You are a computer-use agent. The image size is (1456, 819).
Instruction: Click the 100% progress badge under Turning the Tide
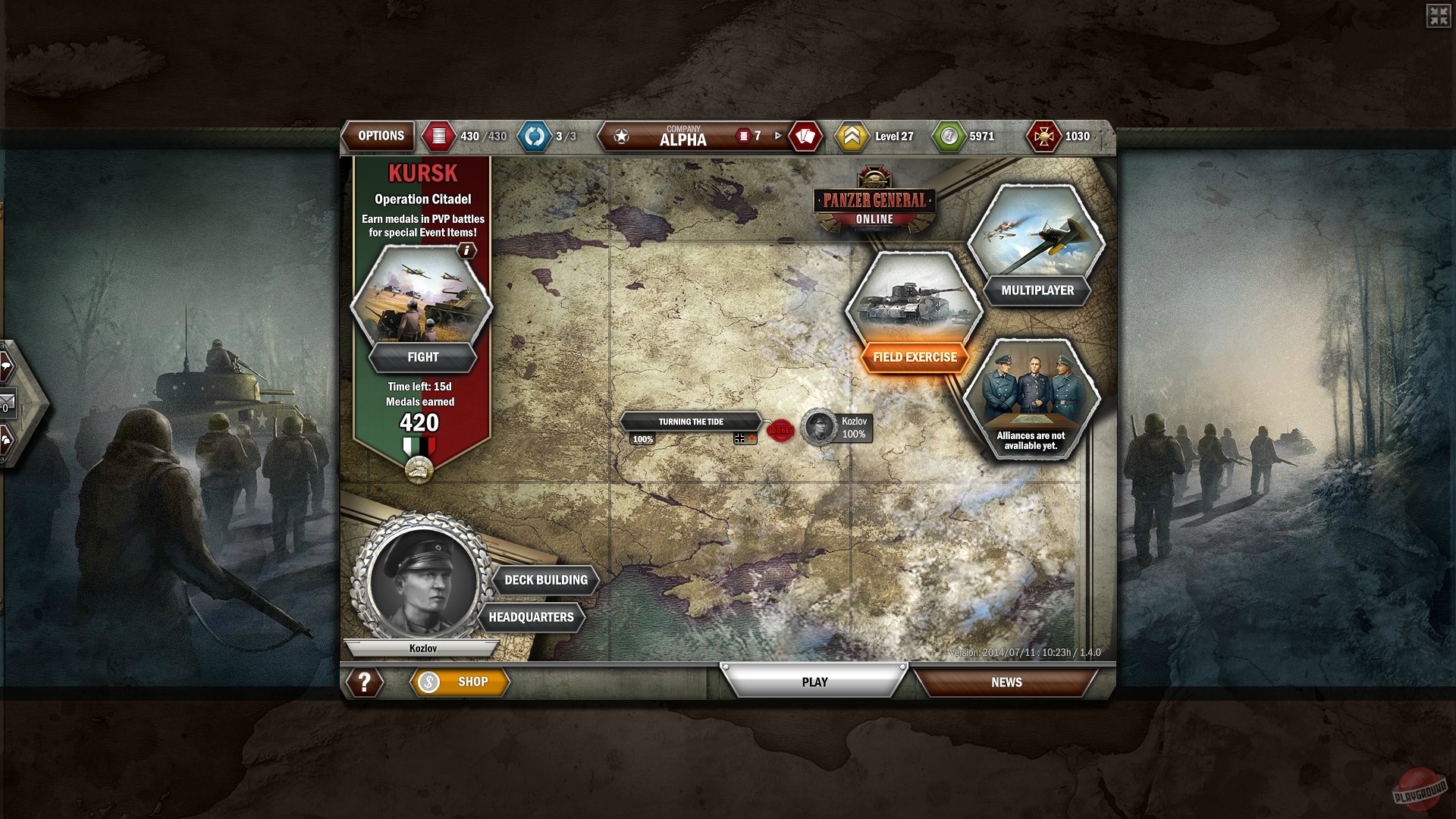(x=641, y=438)
